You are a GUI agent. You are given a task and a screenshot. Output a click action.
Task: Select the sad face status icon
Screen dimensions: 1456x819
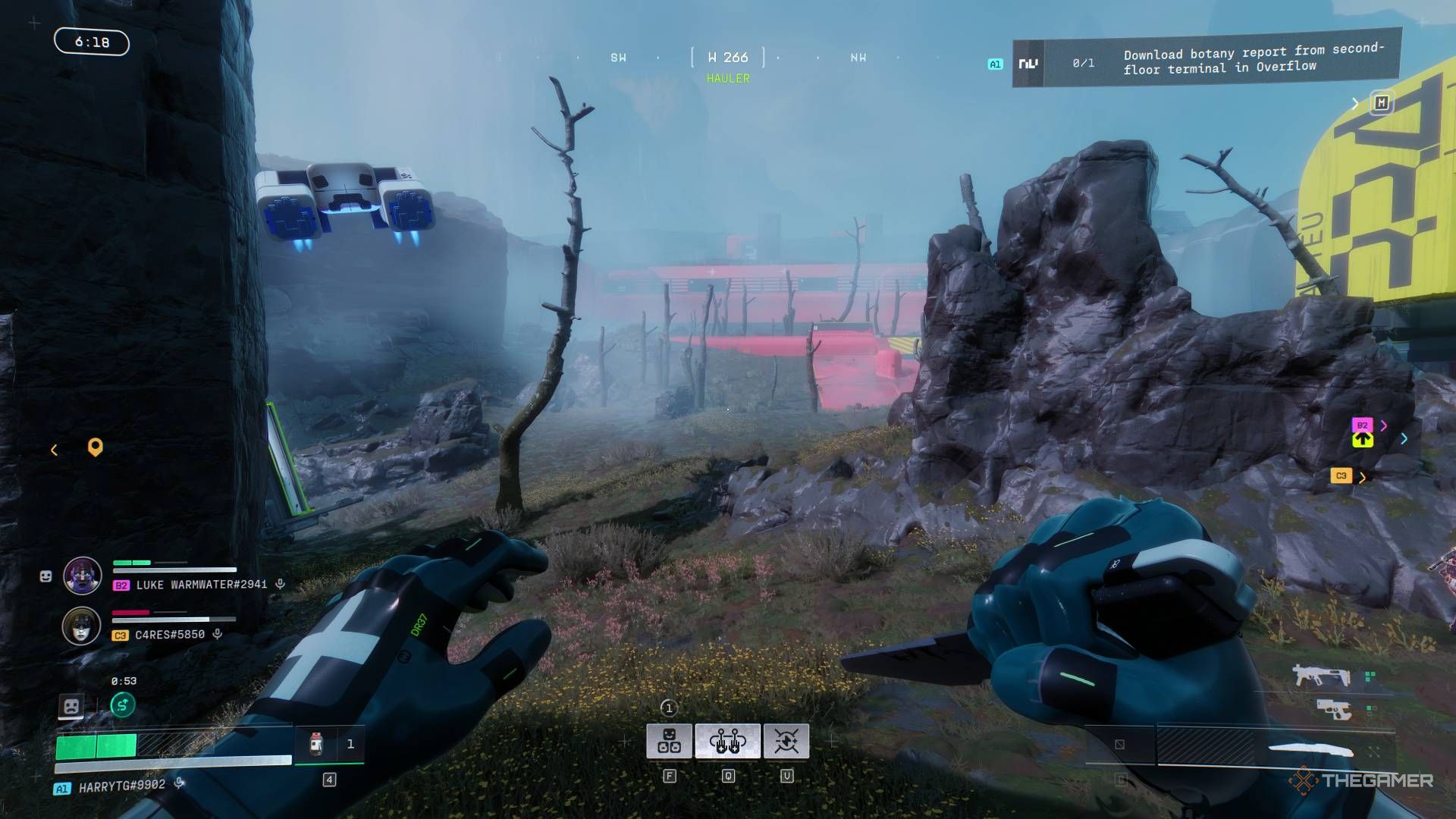pos(71,707)
